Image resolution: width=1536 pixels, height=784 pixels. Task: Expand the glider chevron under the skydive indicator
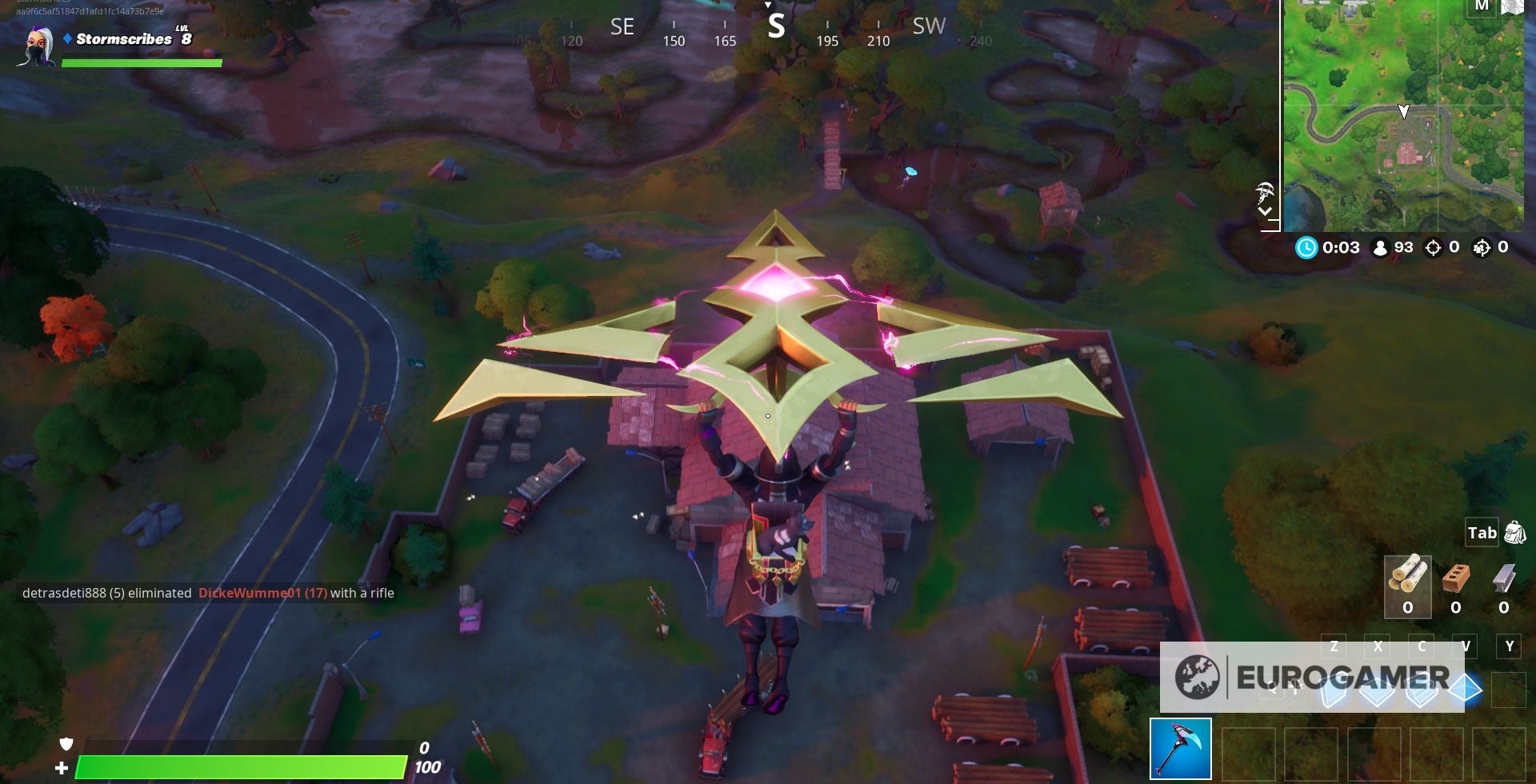click(1266, 212)
